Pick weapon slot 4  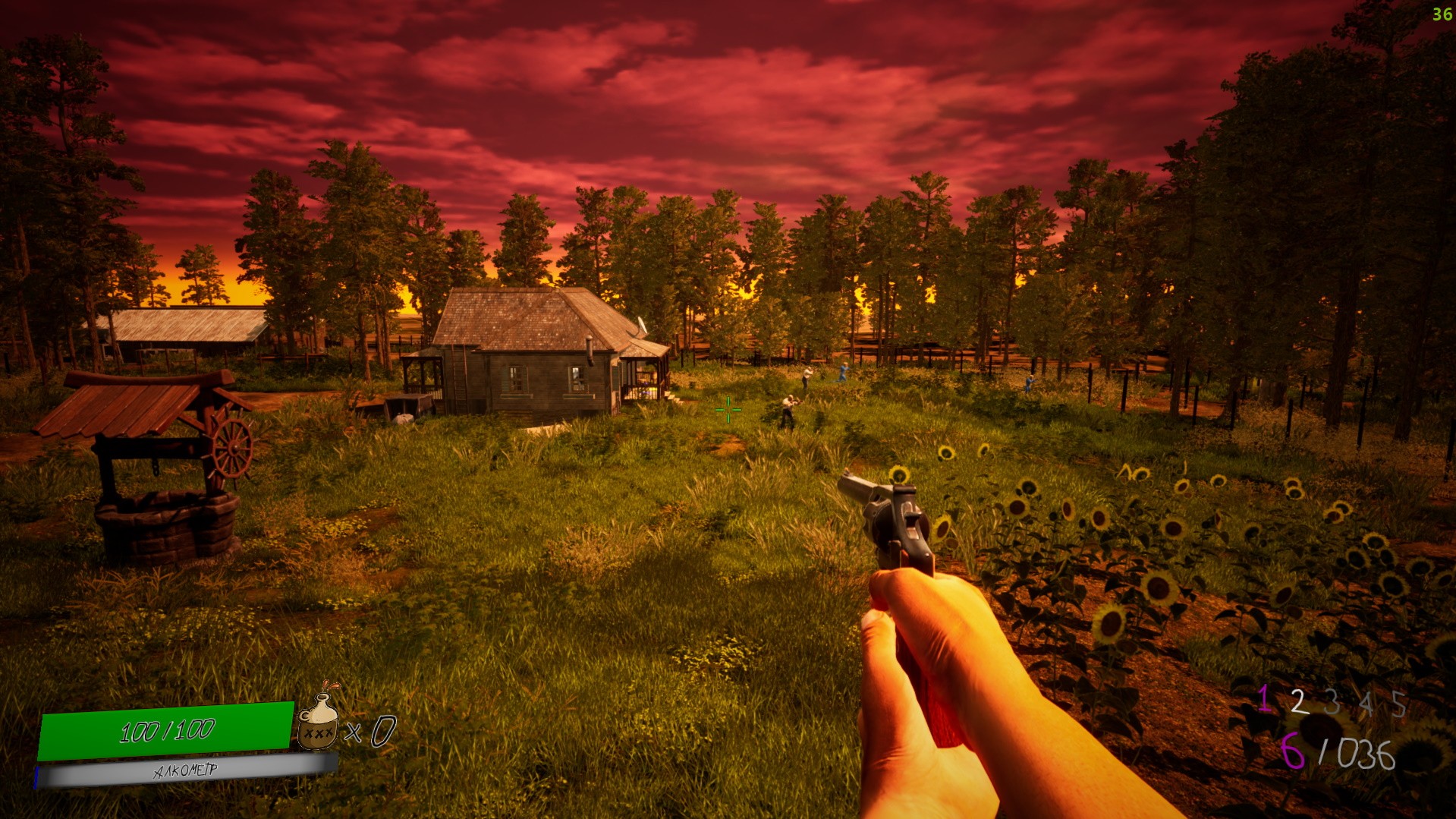[1366, 704]
